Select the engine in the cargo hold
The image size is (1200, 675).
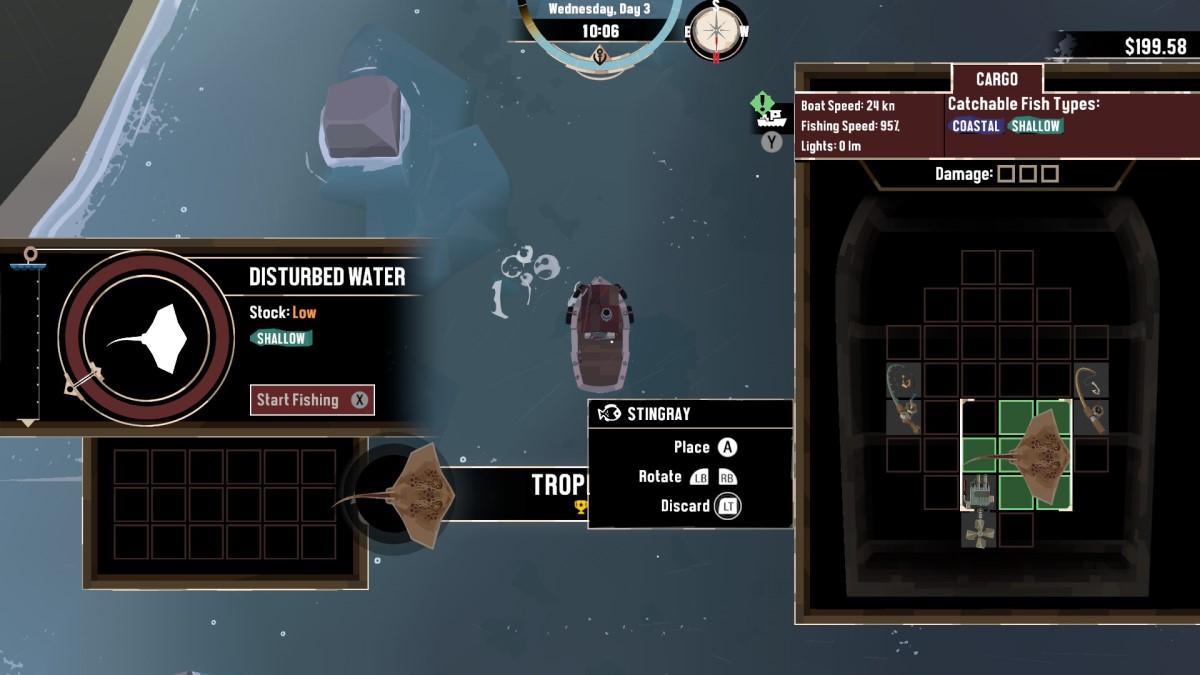coord(977,492)
